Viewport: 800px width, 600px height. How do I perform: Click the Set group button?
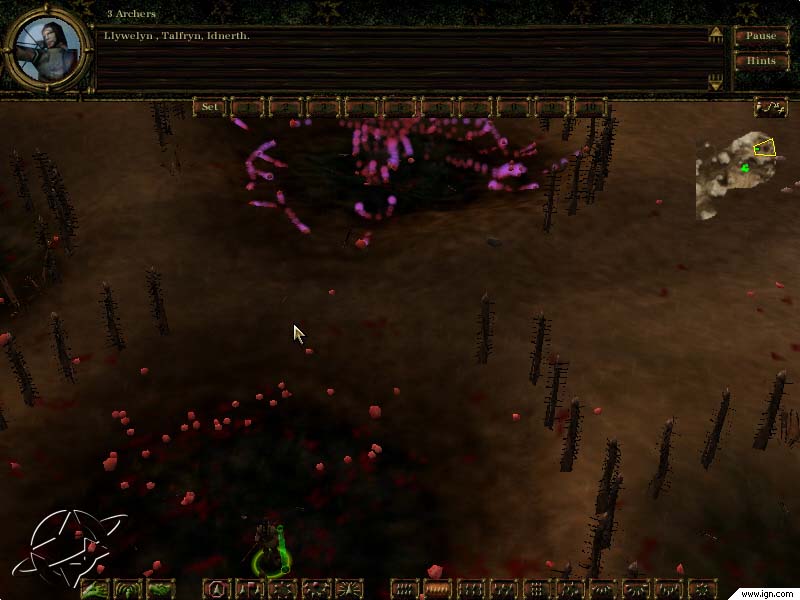point(210,107)
